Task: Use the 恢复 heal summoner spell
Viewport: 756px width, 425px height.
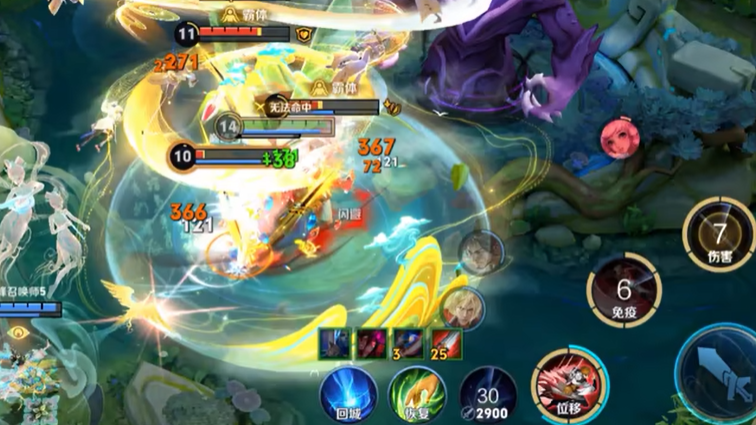Action: click(417, 392)
